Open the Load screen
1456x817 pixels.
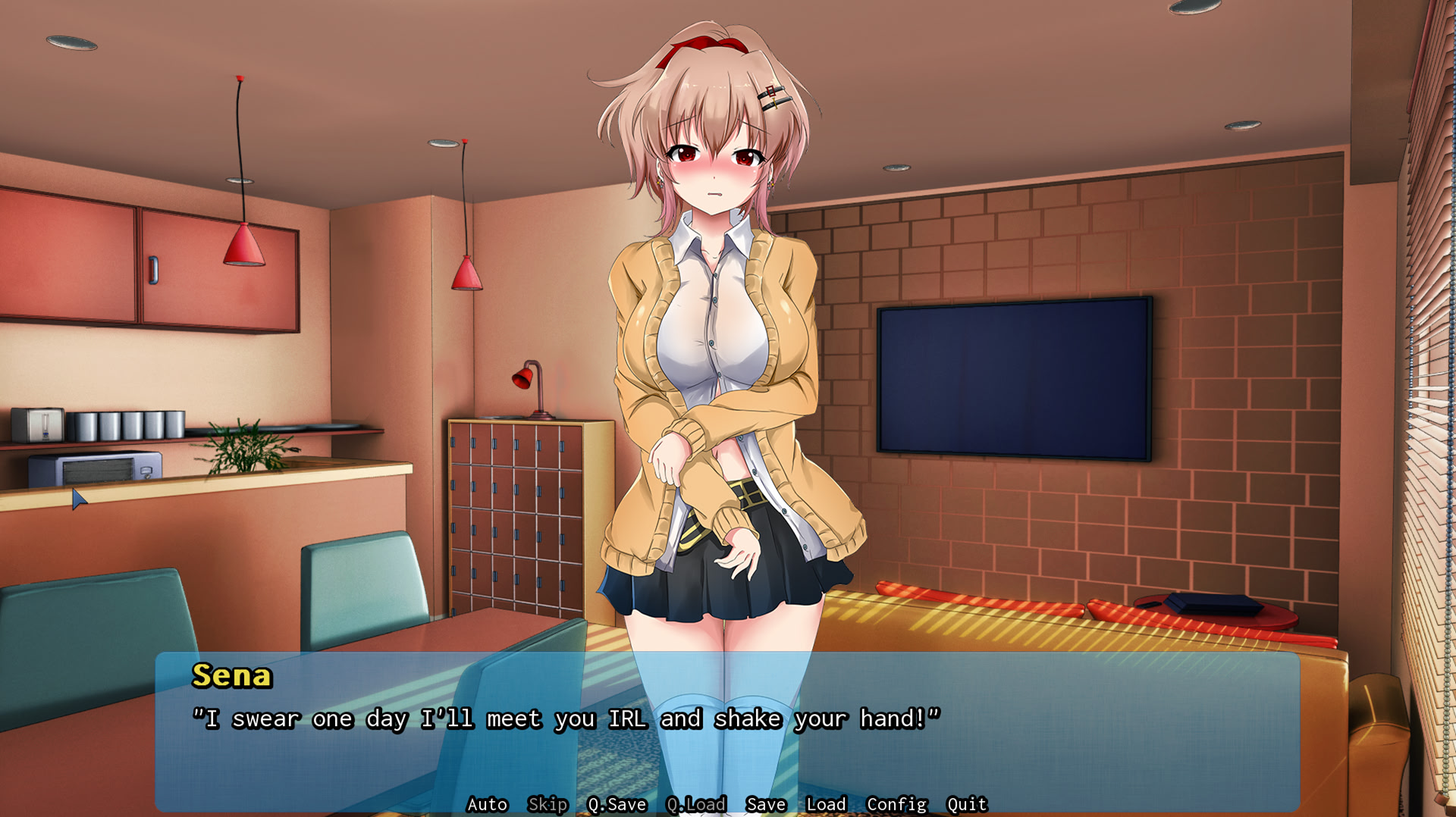coord(827,804)
